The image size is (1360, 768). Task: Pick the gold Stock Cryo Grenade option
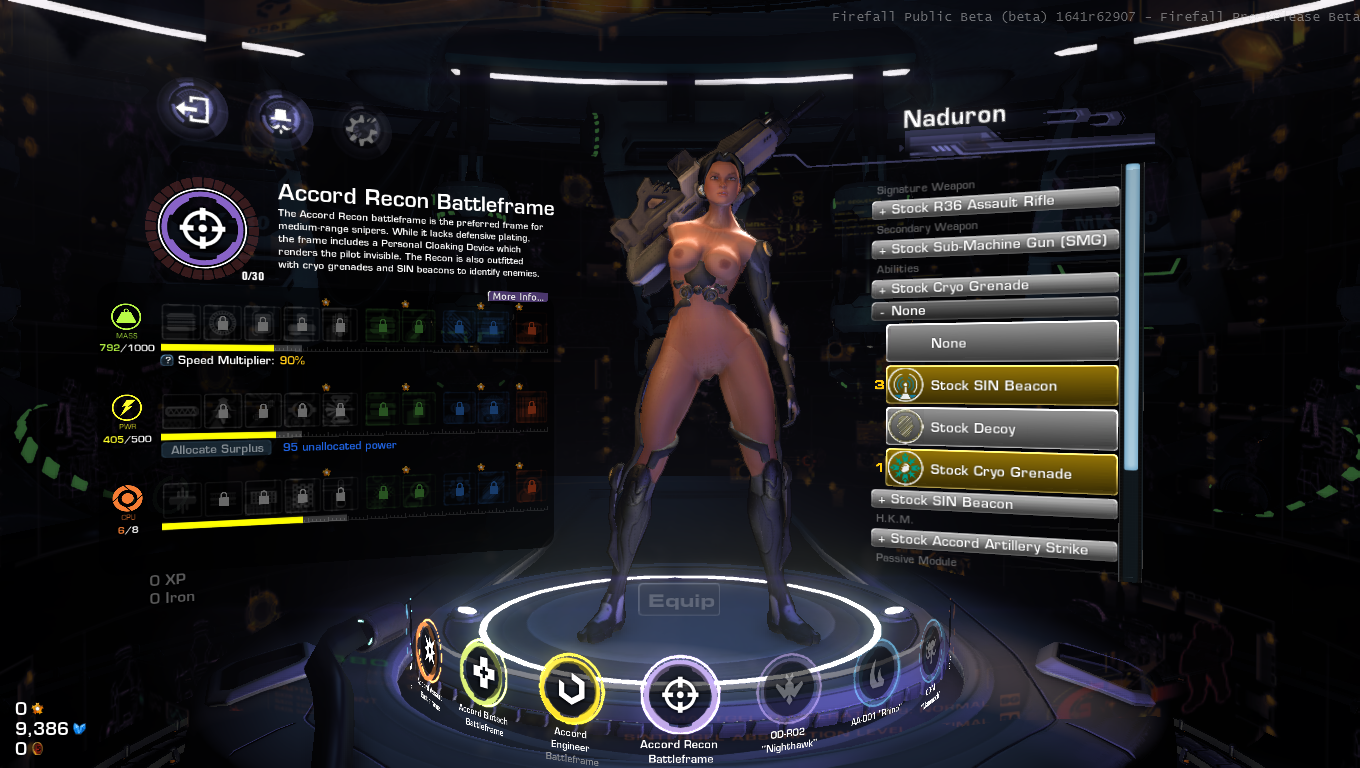pyautogui.click(x=1001, y=471)
